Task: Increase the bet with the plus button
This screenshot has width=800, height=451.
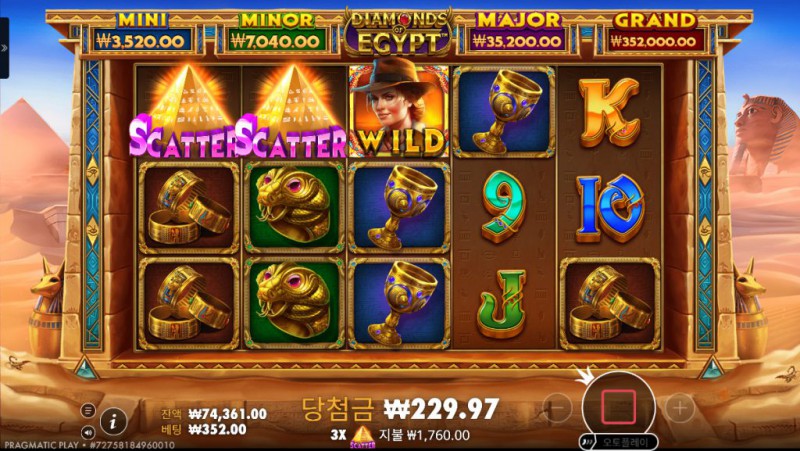Action: click(x=679, y=407)
